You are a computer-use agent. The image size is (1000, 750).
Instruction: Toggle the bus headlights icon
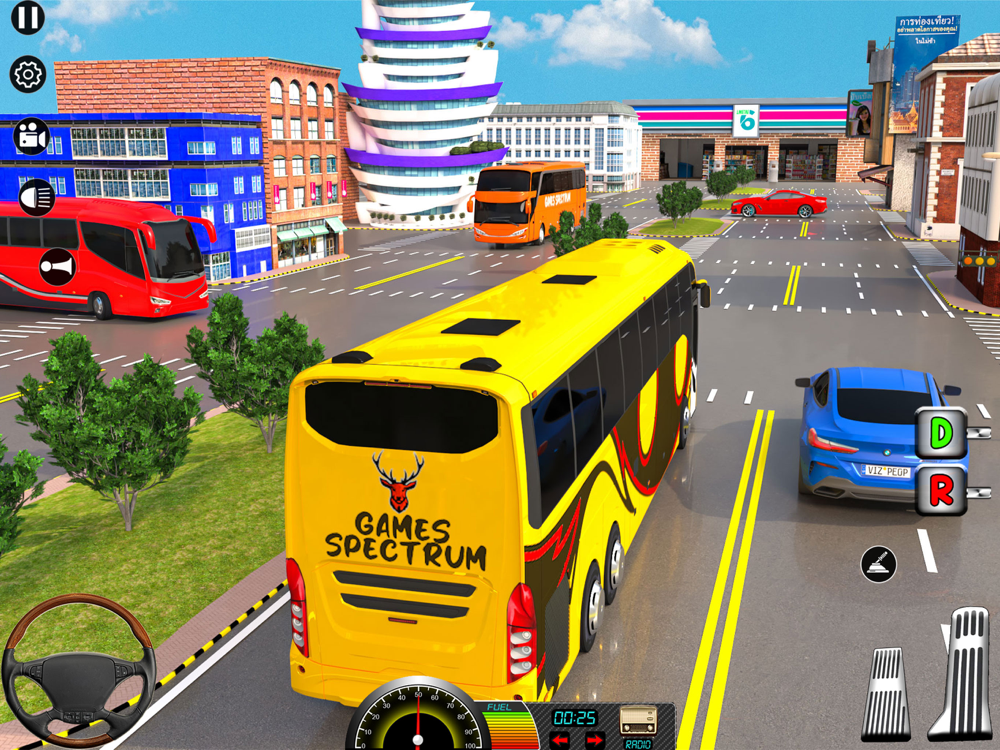click(x=37, y=197)
